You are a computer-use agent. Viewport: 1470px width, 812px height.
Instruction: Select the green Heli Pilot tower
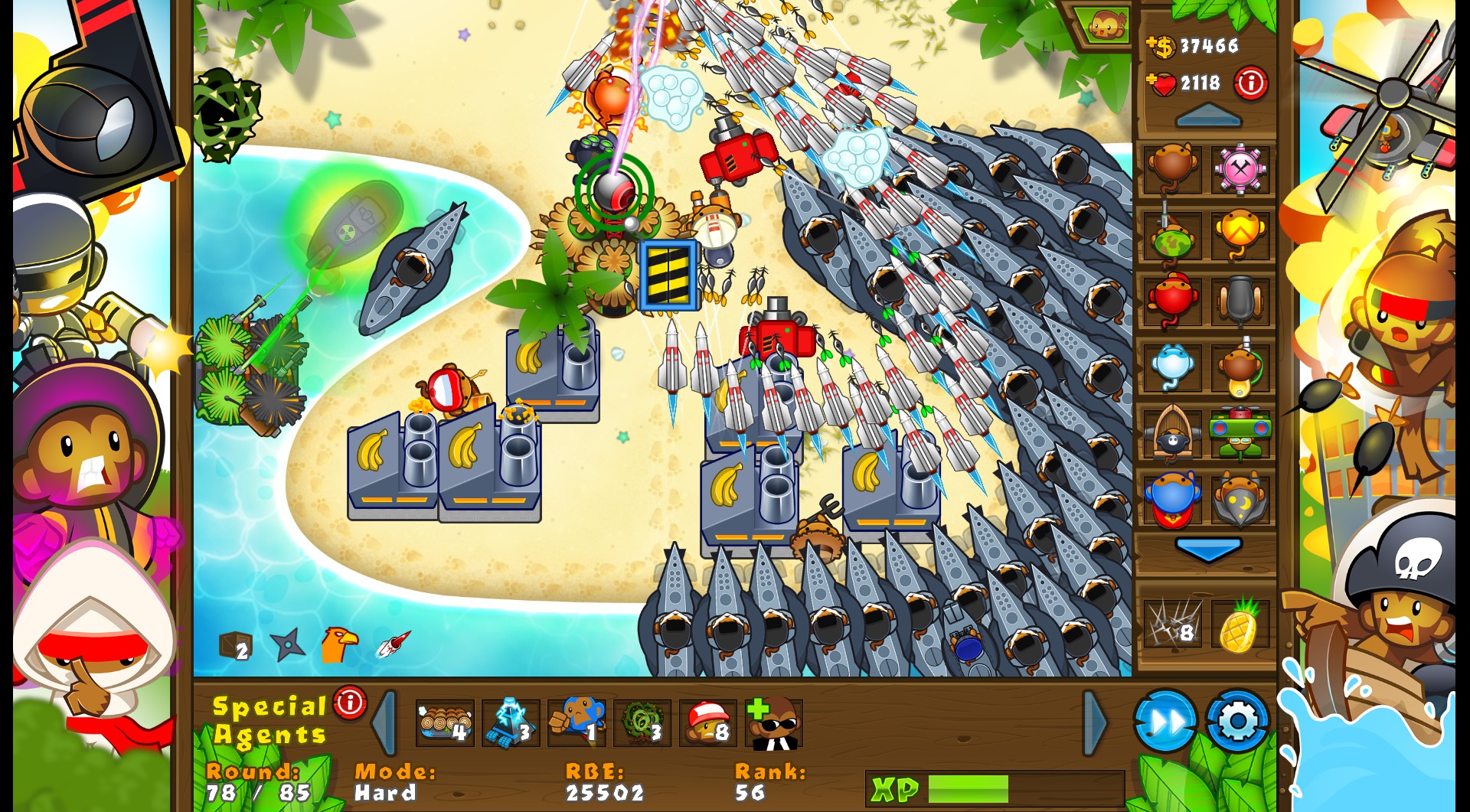(x=1241, y=430)
